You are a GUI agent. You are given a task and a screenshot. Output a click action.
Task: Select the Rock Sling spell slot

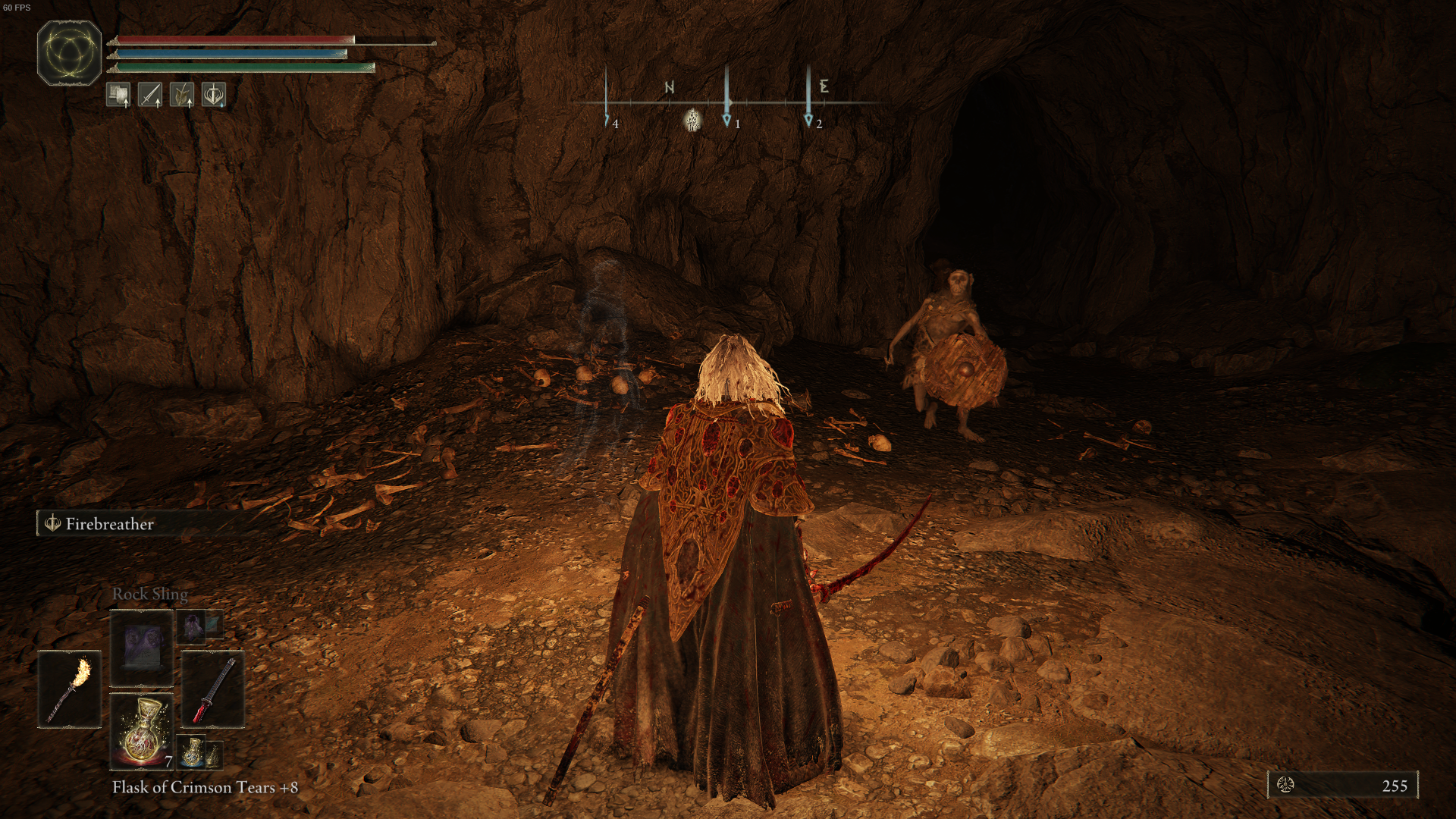point(142,648)
